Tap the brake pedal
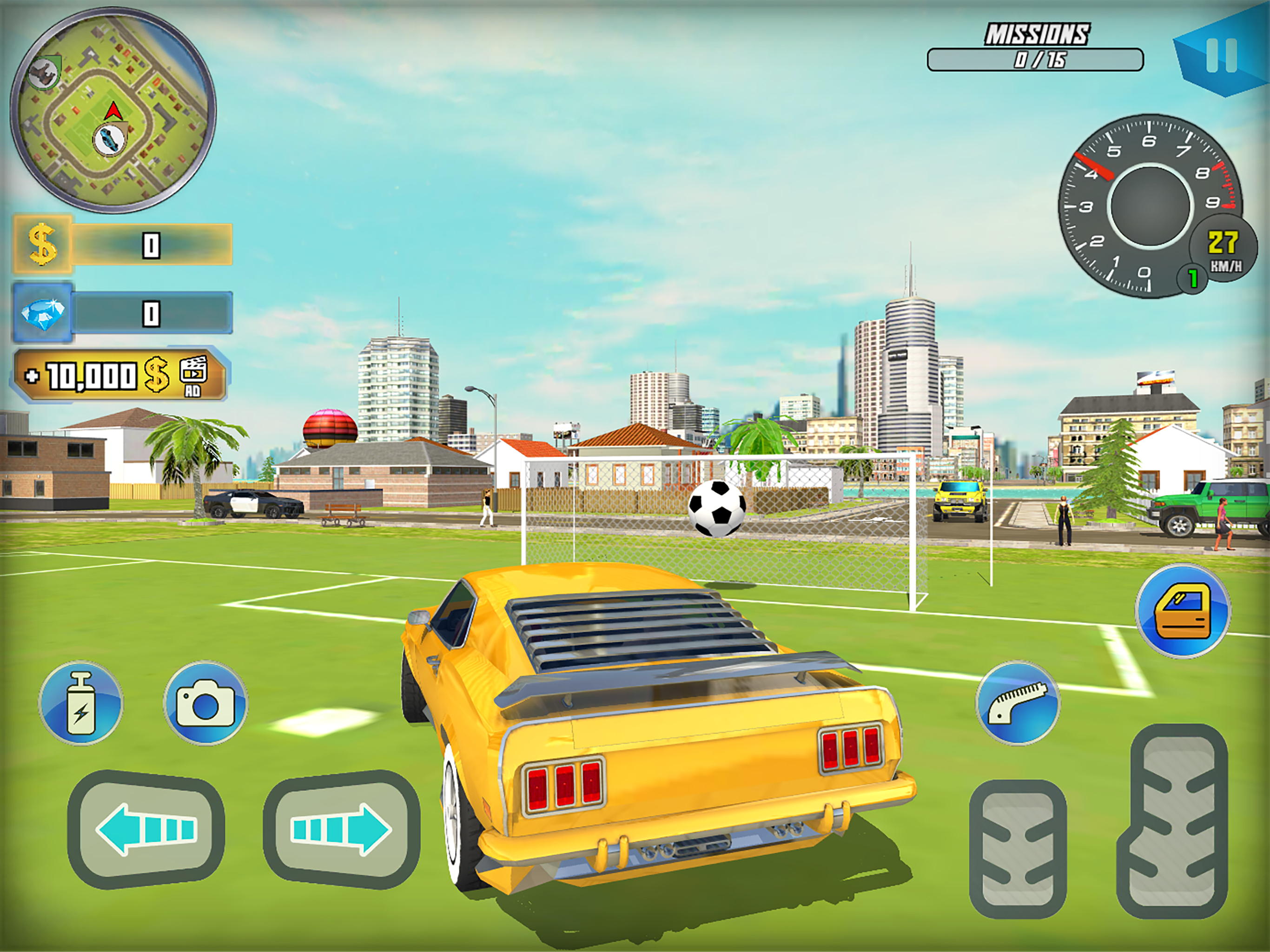The image size is (1270, 952). click(1018, 849)
